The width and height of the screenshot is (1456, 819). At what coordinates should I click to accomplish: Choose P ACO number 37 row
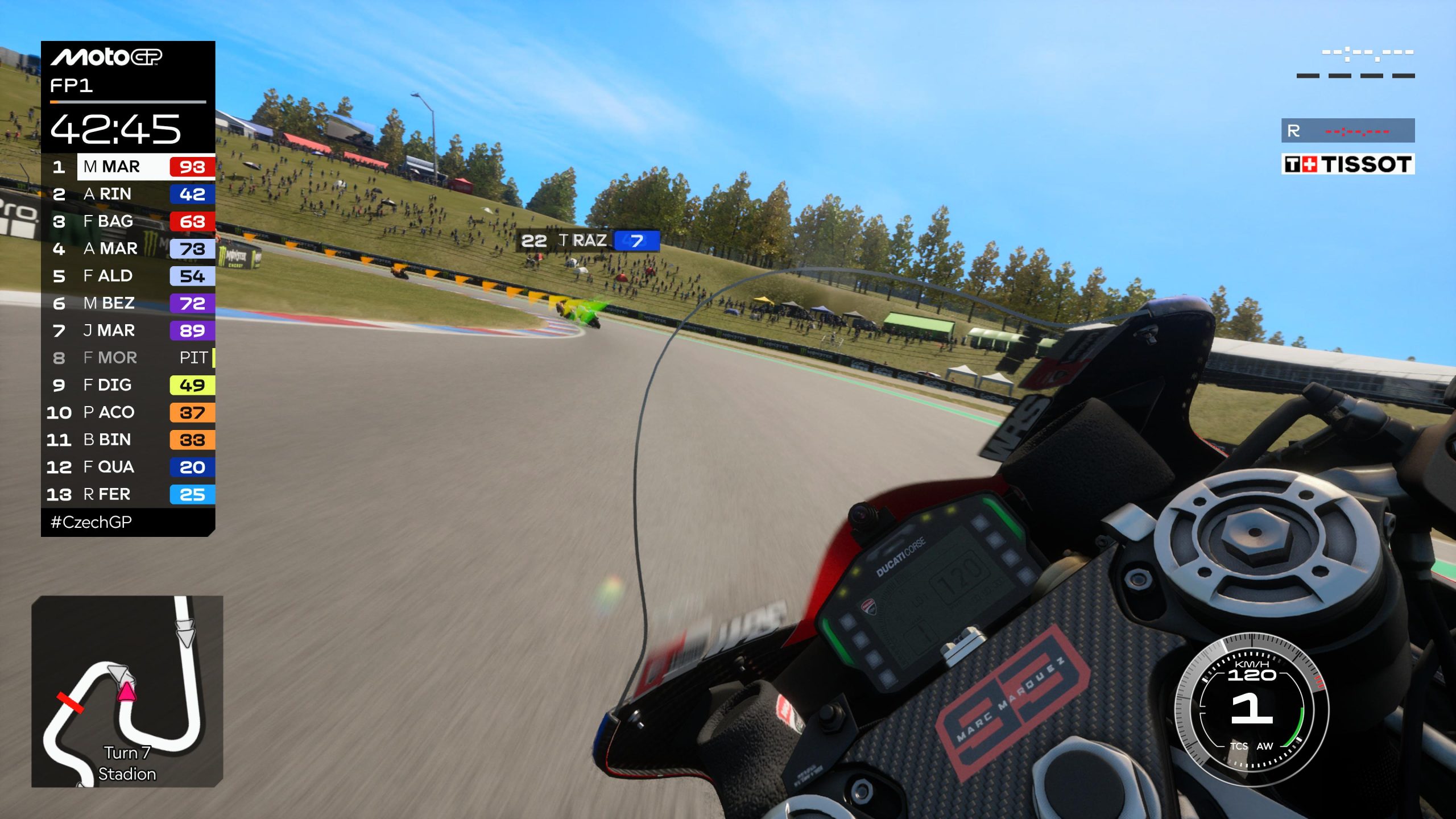[129, 412]
